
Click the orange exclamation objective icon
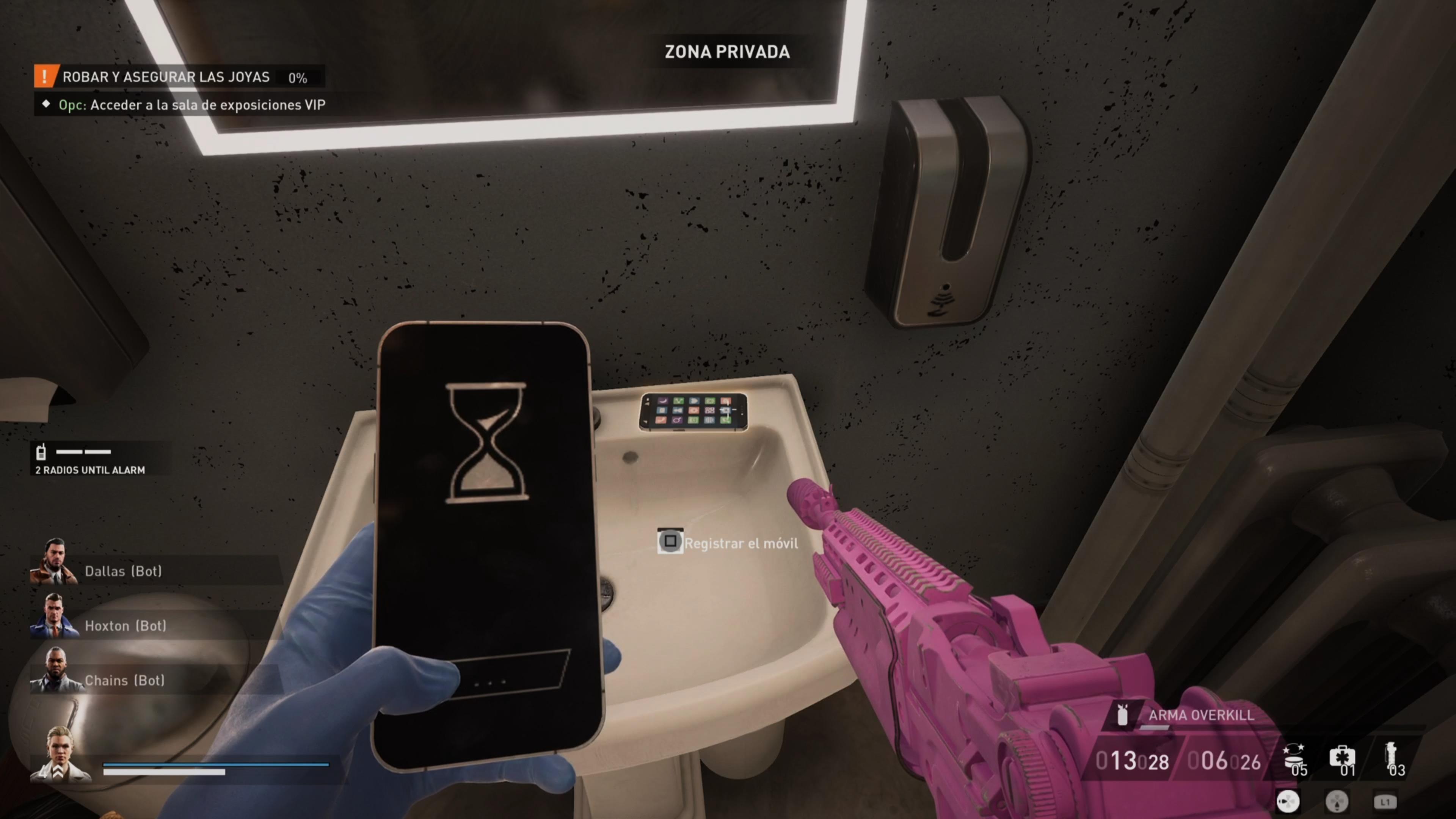(x=45, y=76)
